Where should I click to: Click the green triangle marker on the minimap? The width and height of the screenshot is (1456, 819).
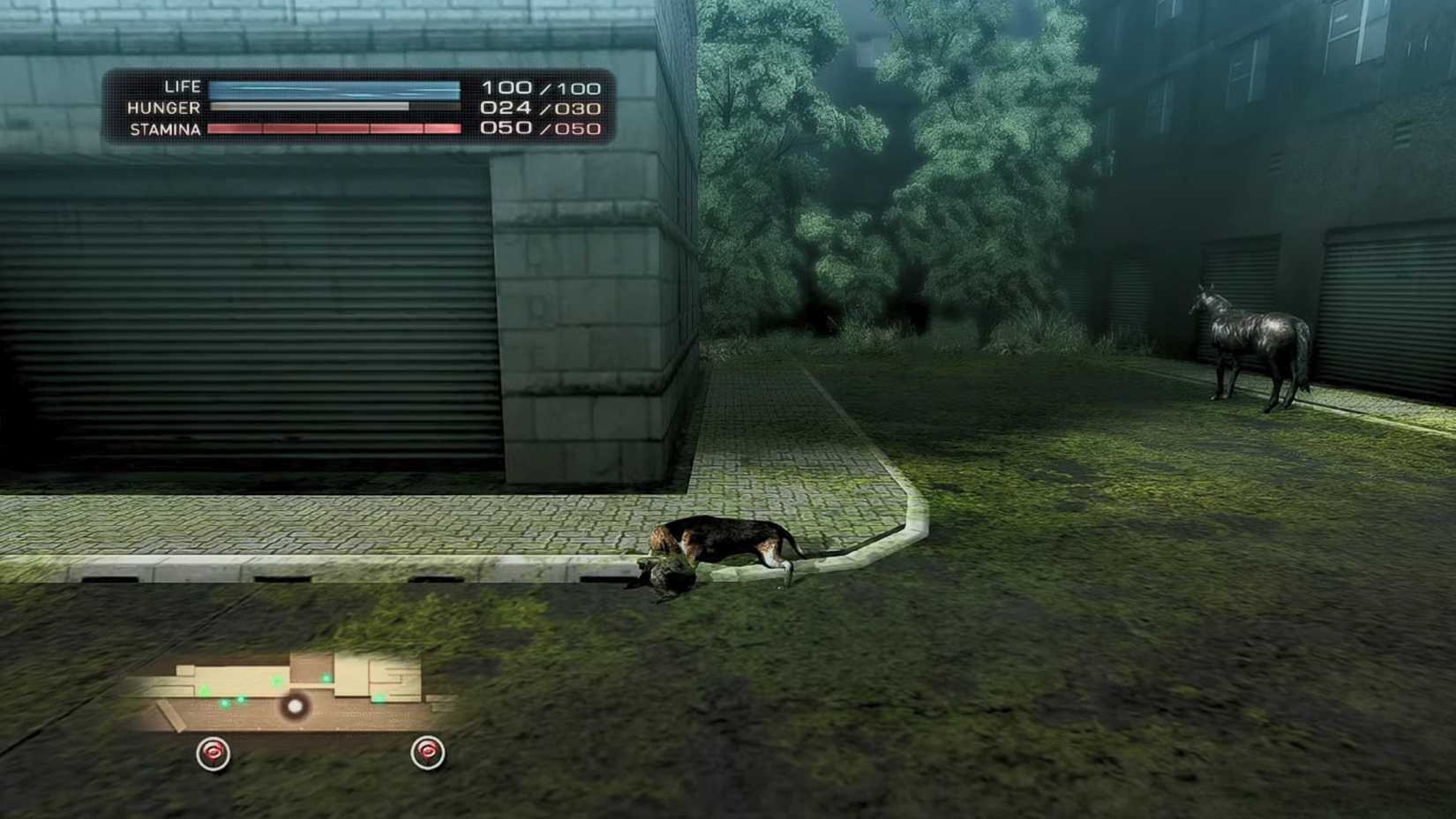click(205, 690)
